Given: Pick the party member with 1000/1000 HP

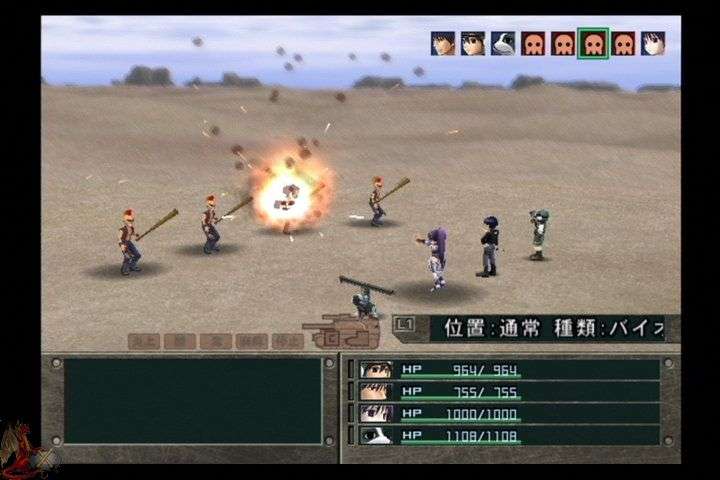Looking at the screenshot, I should click(x=508, y=413).
